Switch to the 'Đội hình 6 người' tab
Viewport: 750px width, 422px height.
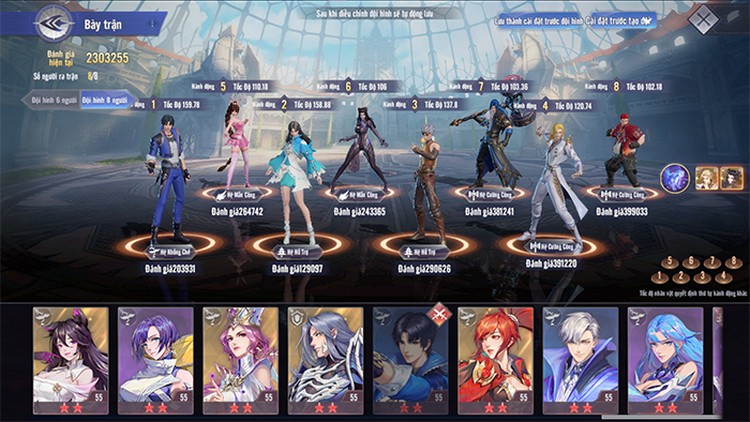pos(51,100)
